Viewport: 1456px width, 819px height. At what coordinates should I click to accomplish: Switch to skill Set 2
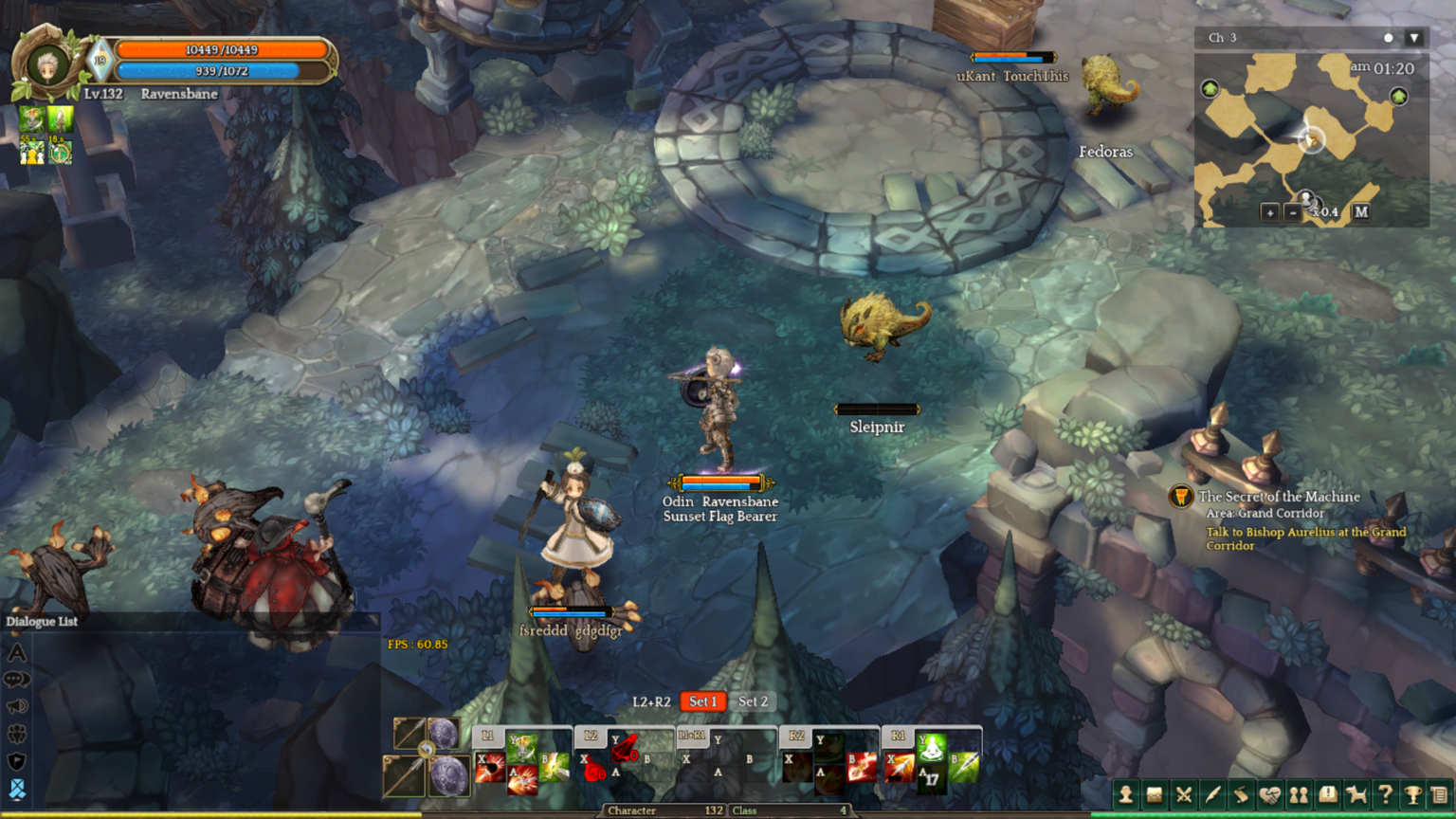point(753,701)
